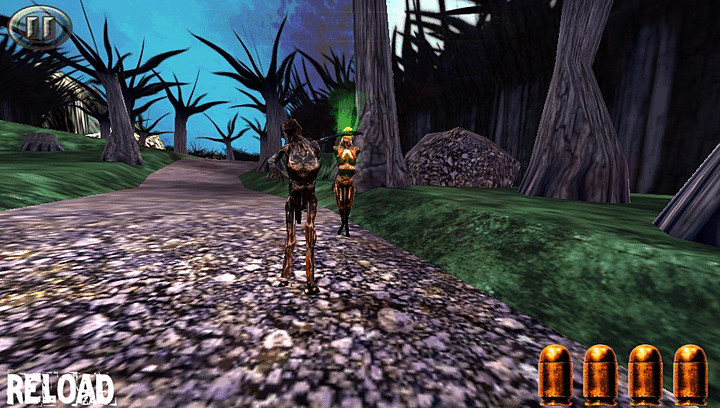Tap the RELOAD button
Screen dimensions: 720x408
pyautogui.click(x=60, y=388)
